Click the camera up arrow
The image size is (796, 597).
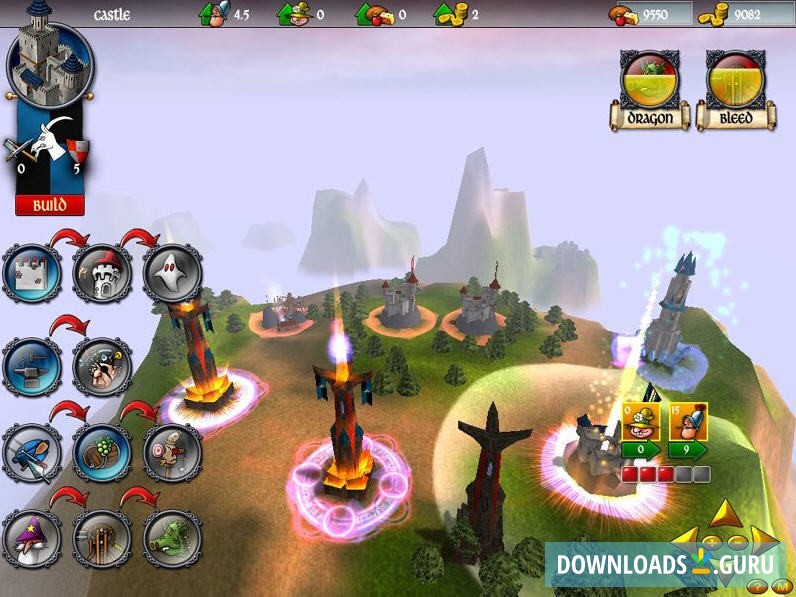point(725,514)
